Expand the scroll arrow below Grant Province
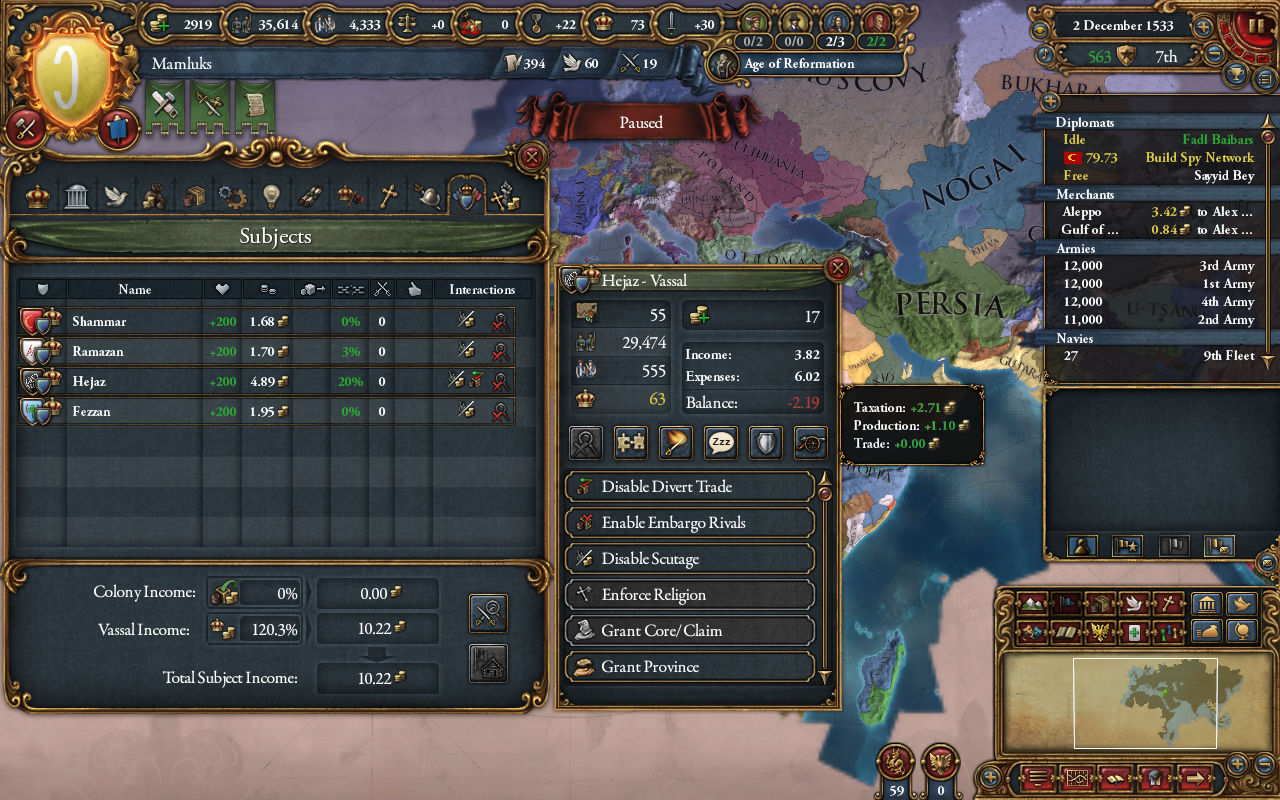 [824, 678]
